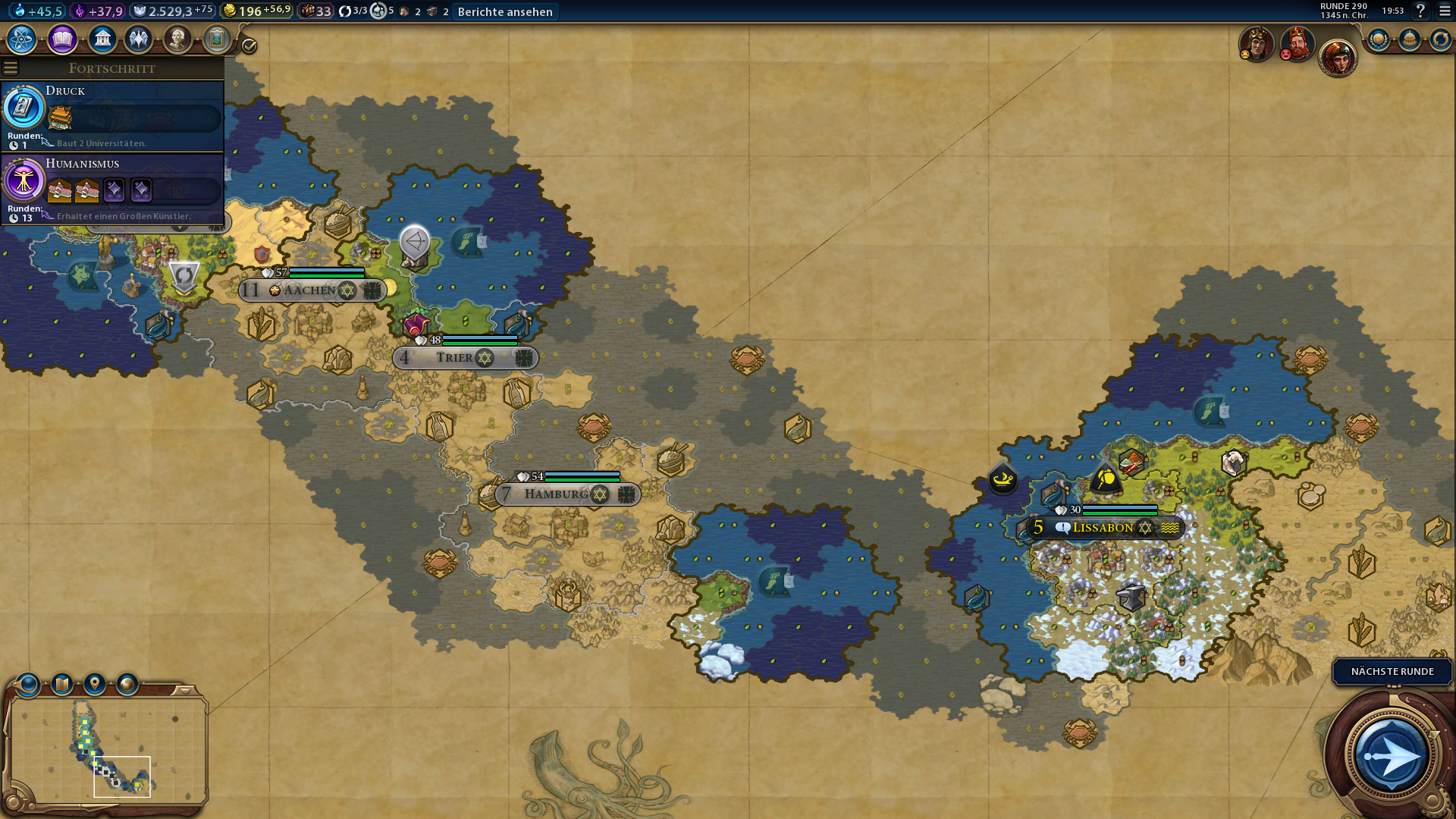
Task: Open the main game menu hamburger
Action: coord(1445,11)
